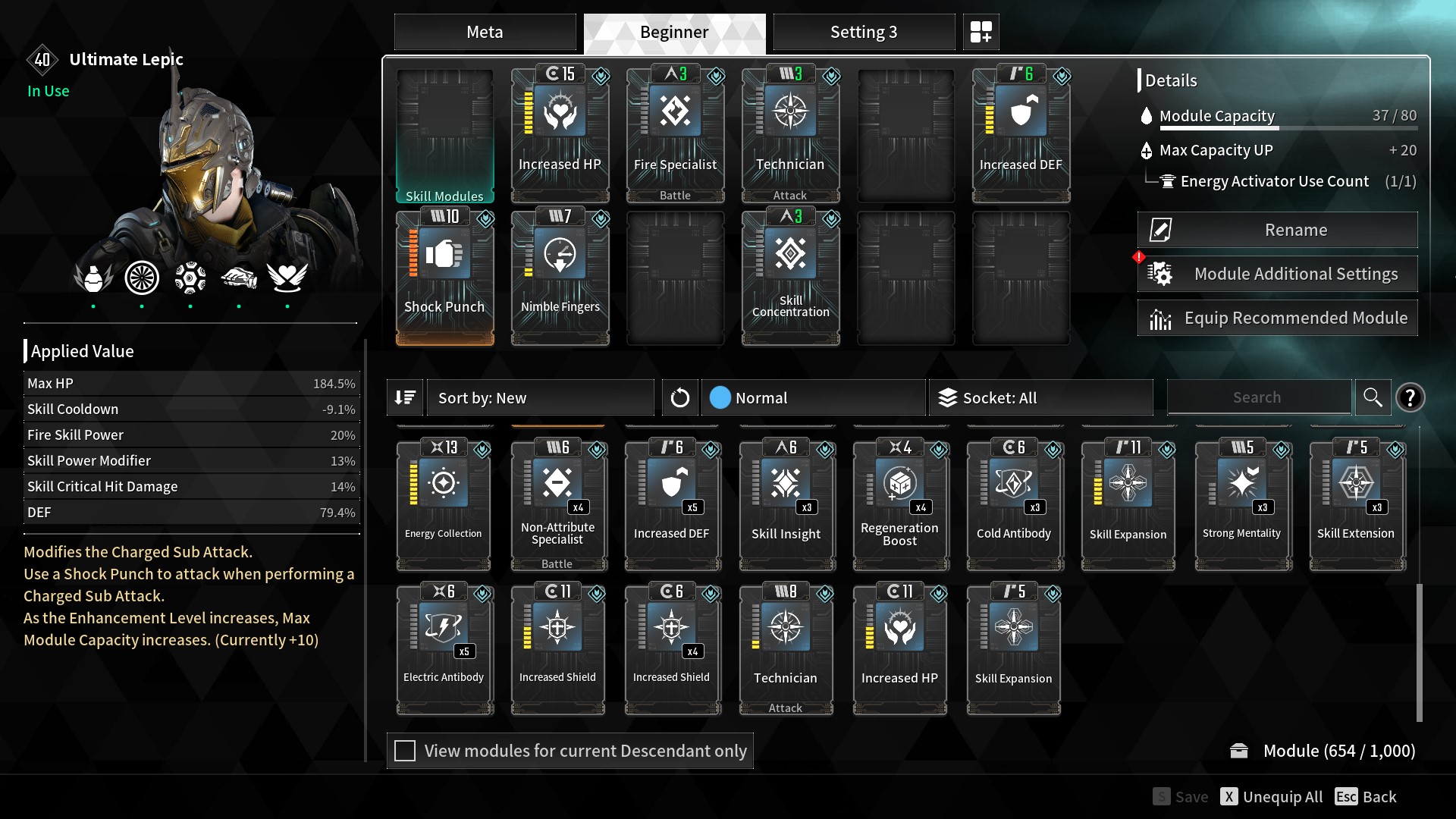The height and width of the screenshot is (819, 1456).
Task: Click the Rename button
Action: click(x=1277, y=230)
